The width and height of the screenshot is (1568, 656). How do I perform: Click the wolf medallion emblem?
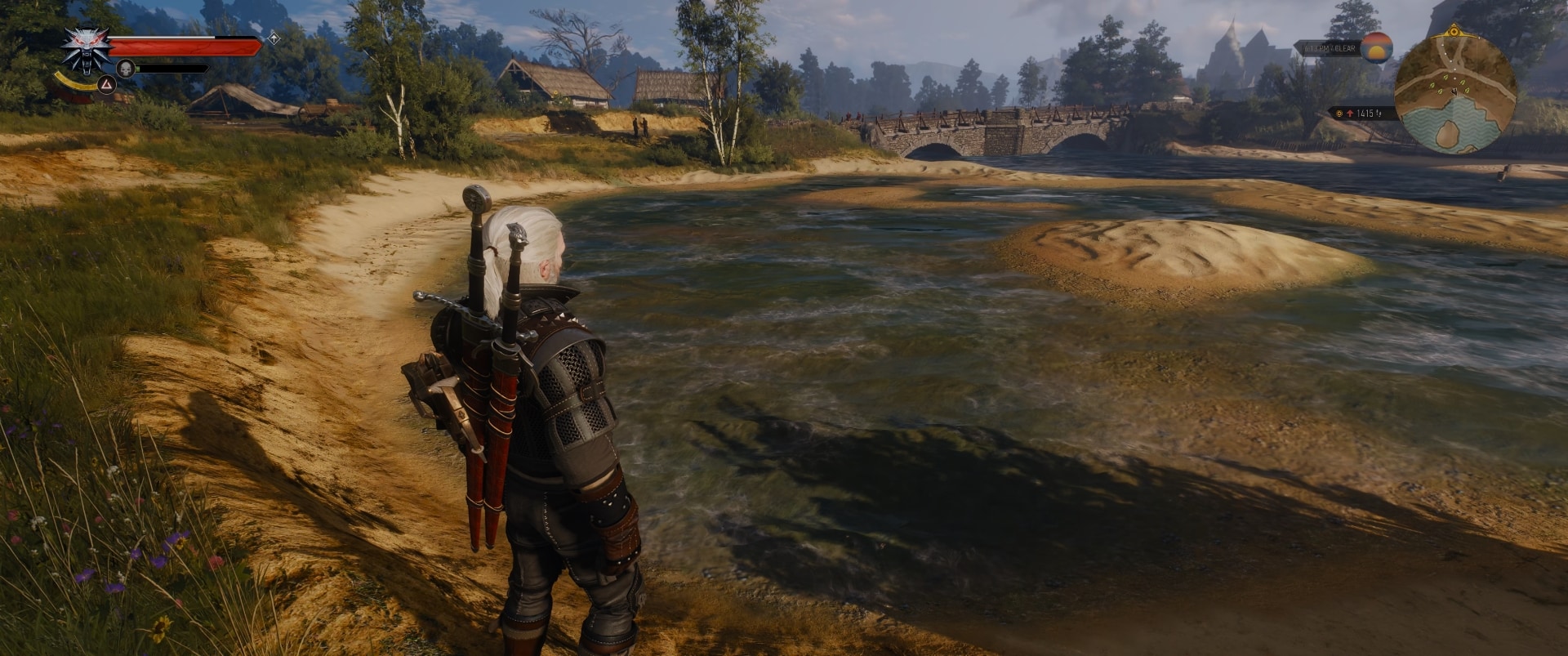(87, 48)
